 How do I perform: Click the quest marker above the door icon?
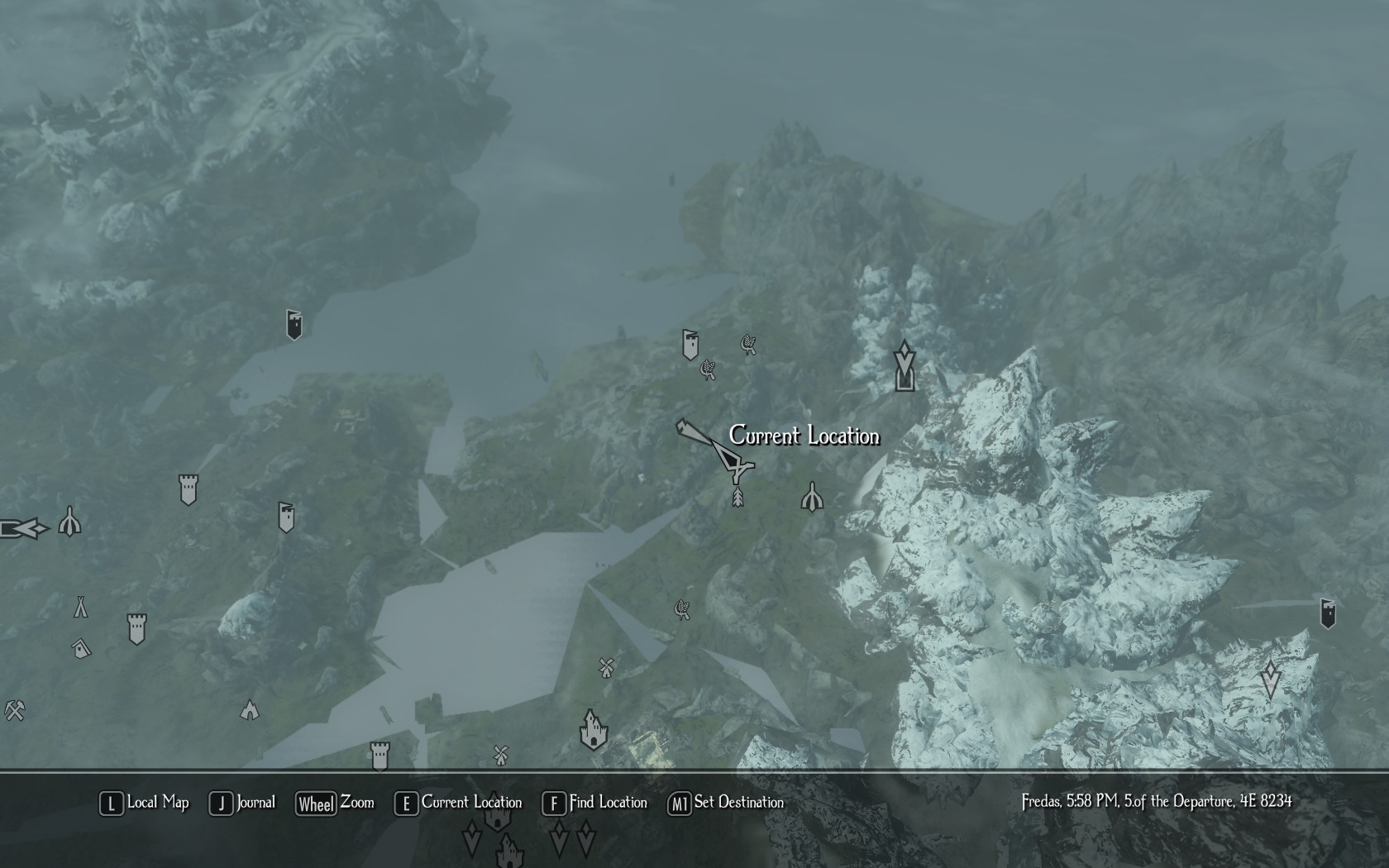[x=905, y=357]
